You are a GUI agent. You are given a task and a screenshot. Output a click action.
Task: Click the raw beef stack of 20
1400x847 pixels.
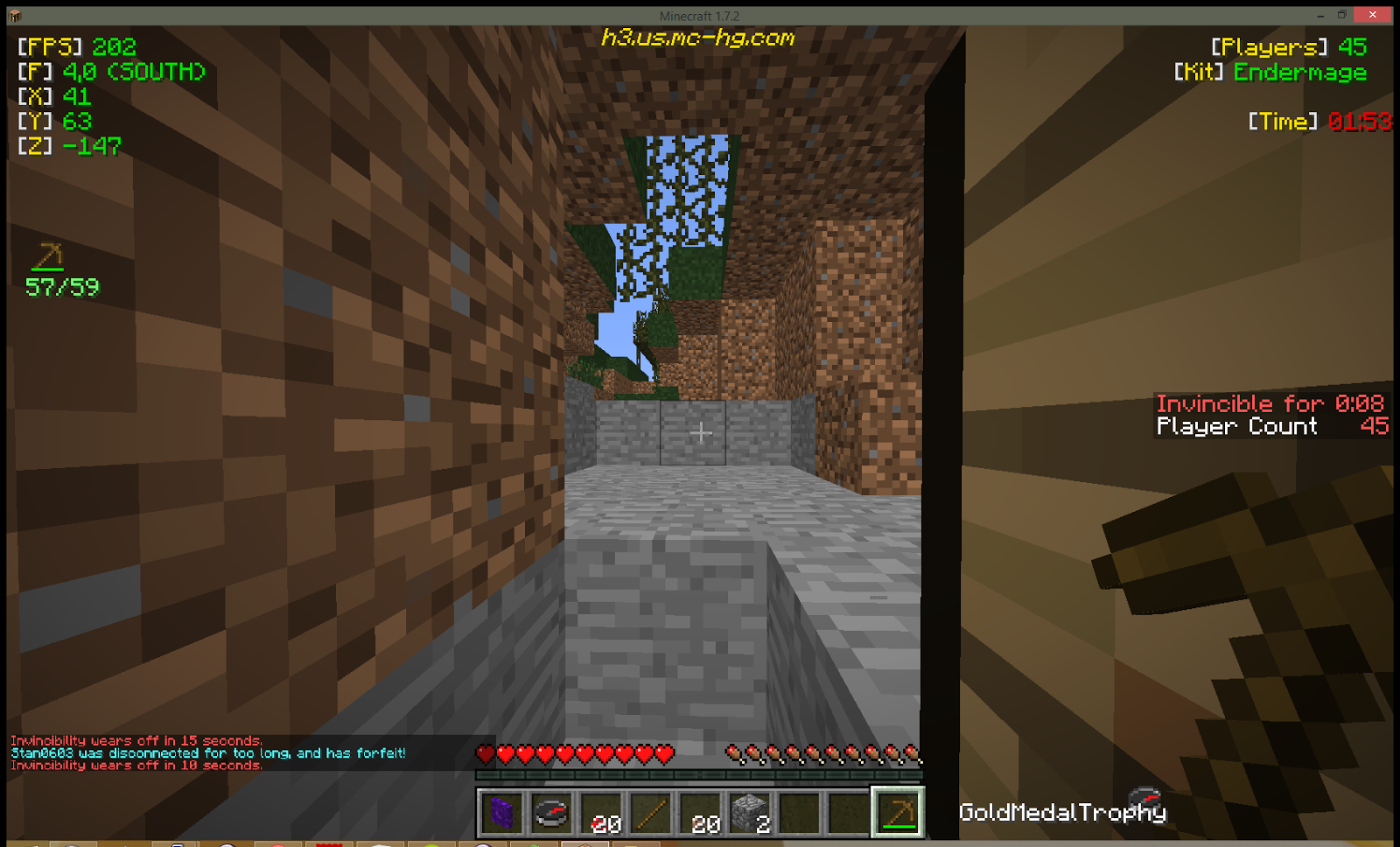[x=601, y=812]
